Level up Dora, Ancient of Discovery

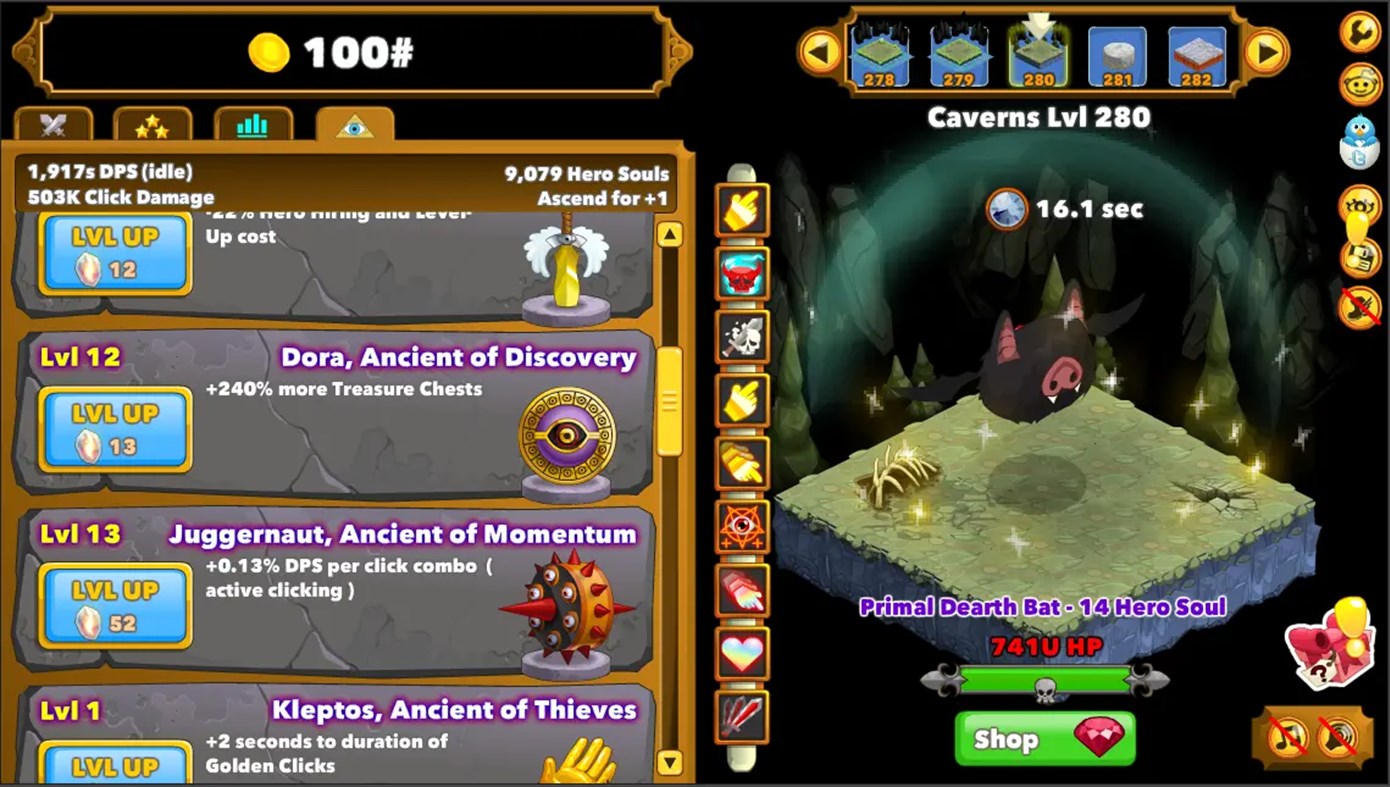[113, 430]
